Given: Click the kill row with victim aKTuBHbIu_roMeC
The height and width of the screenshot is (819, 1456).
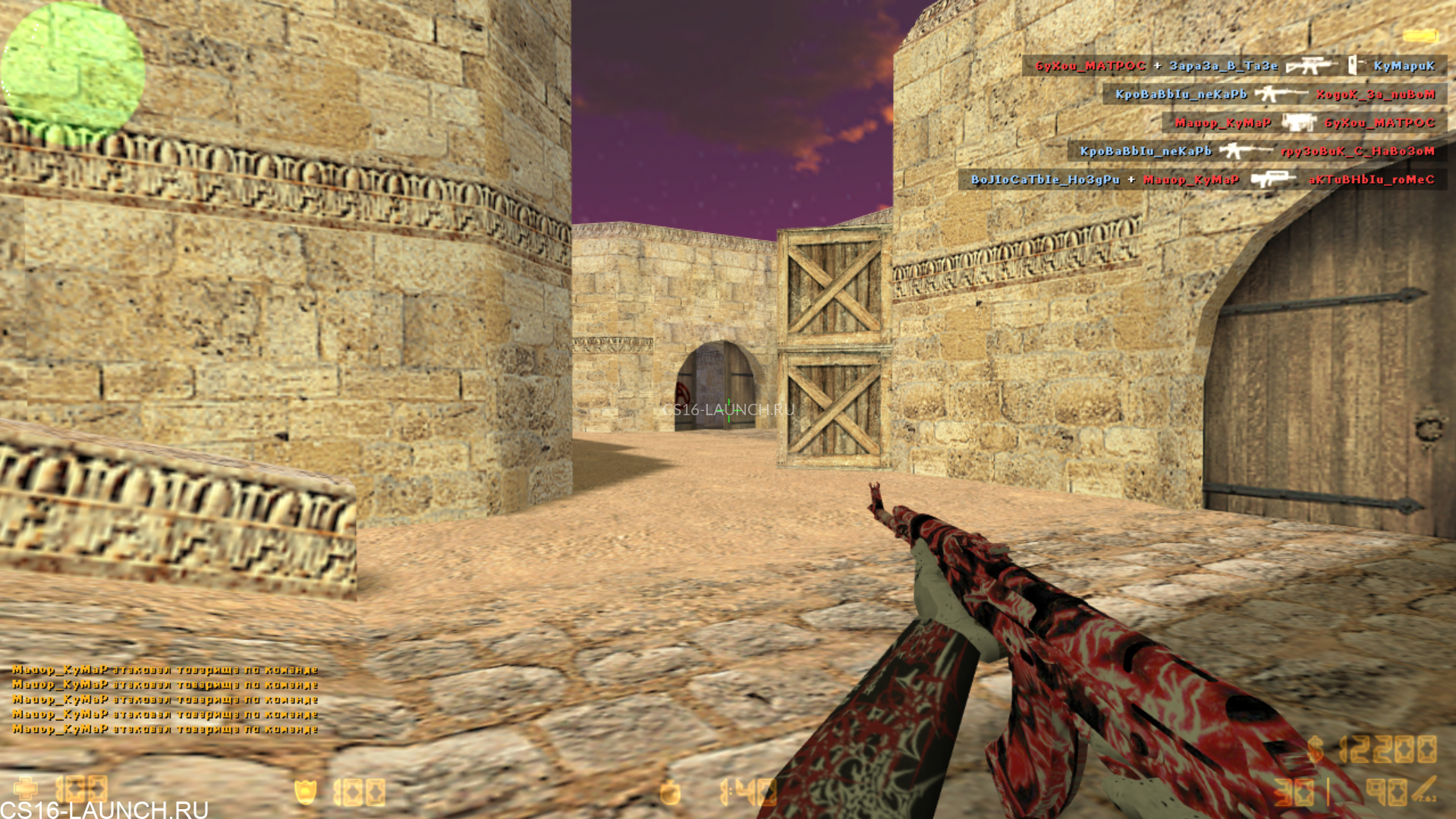Looking at the screenshot, I should click(x=1202, y=180).
